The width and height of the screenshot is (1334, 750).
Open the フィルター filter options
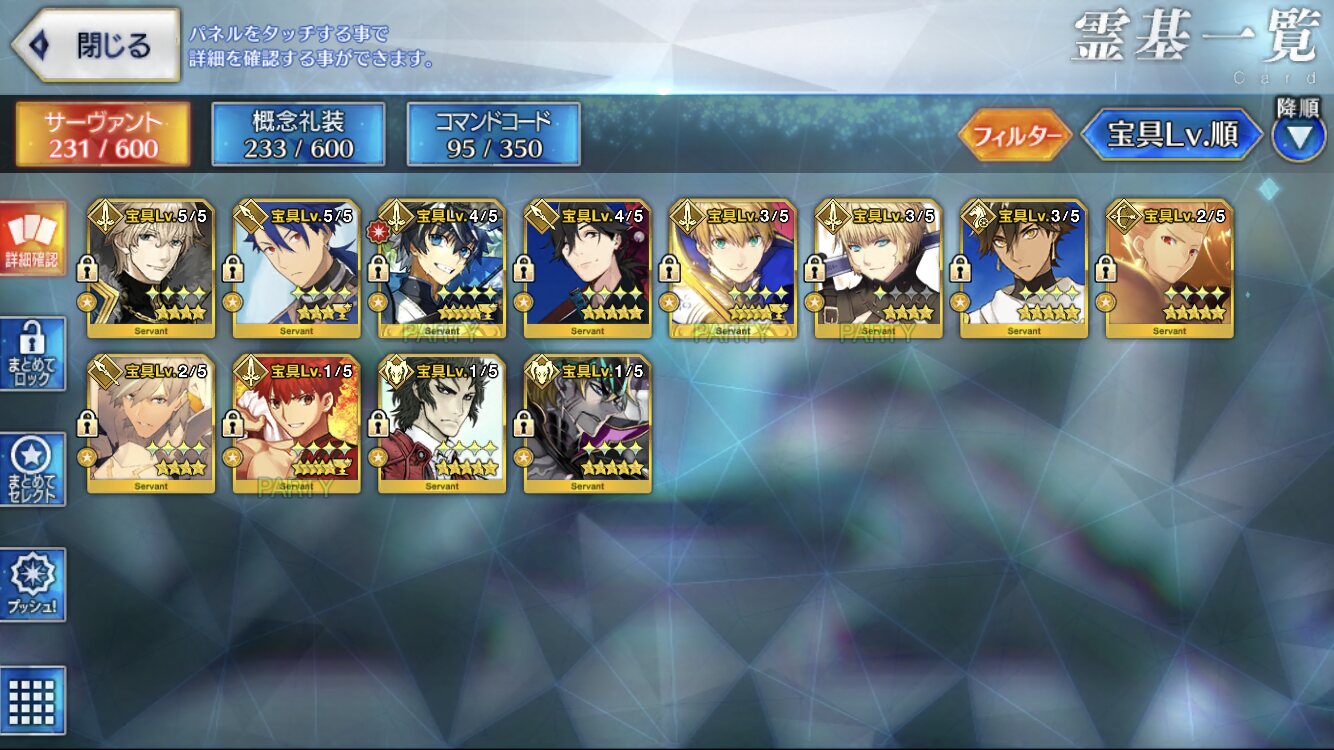1014,136
